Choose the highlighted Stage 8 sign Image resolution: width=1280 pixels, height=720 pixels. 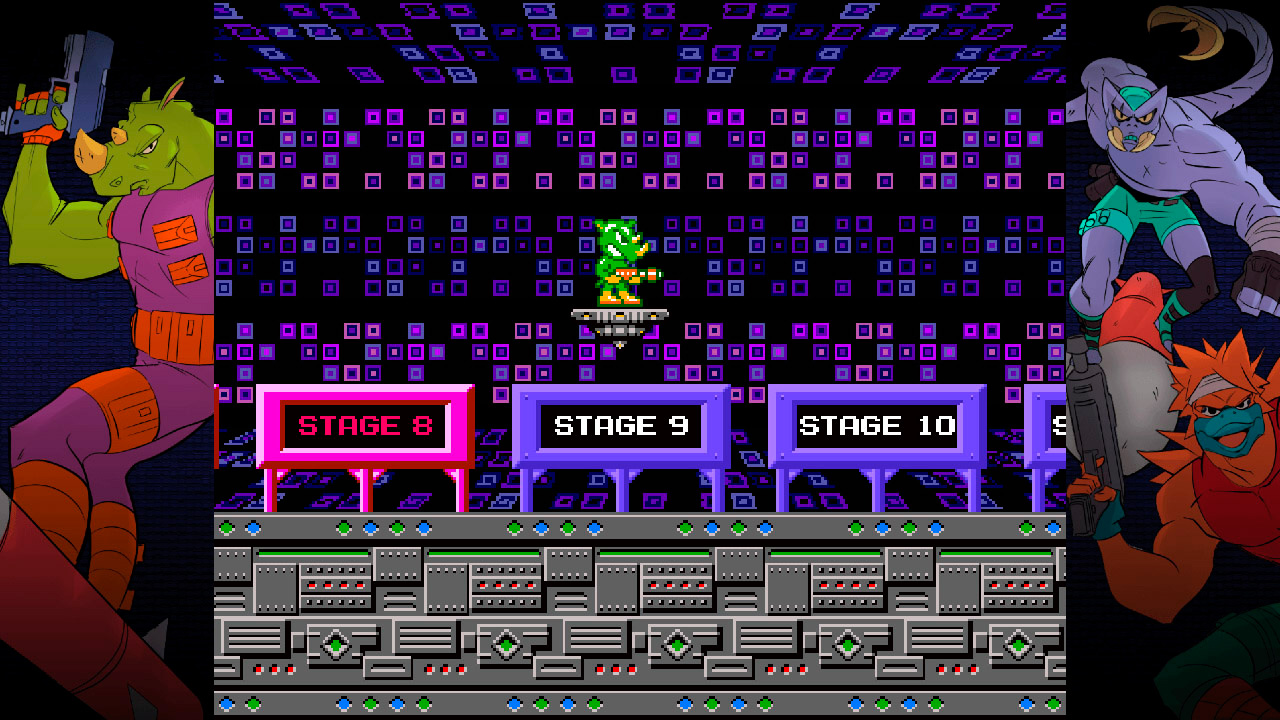[x=367, y=425]
